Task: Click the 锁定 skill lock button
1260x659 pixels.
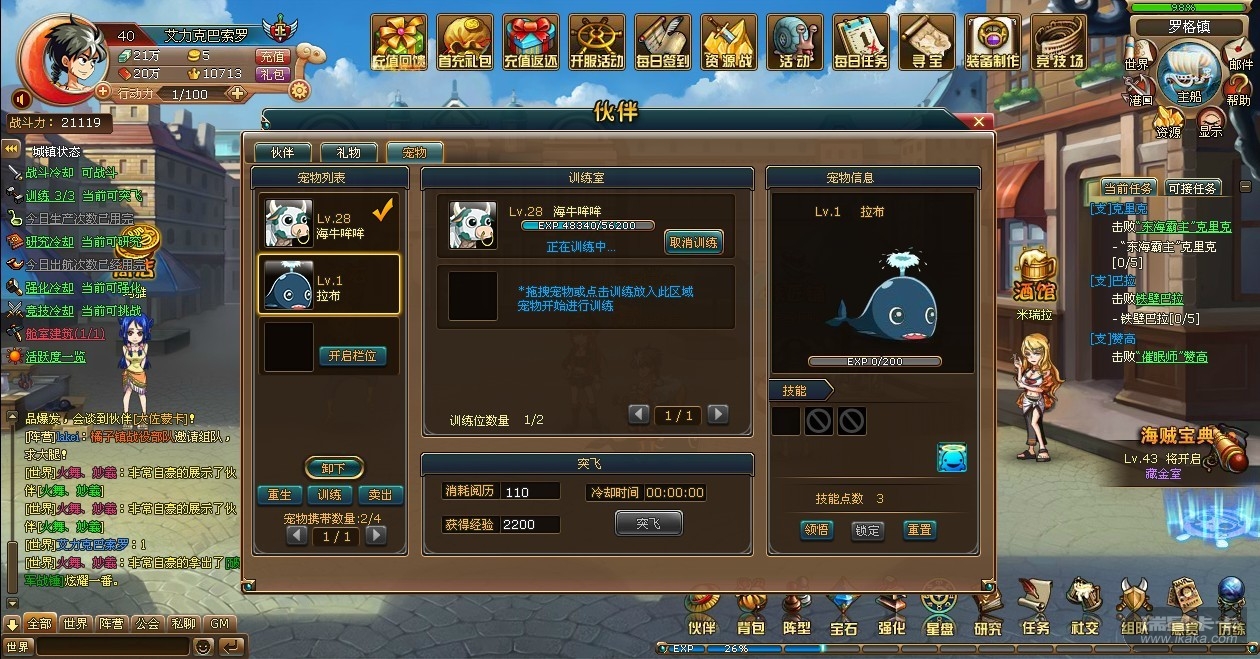Action: 867,530
